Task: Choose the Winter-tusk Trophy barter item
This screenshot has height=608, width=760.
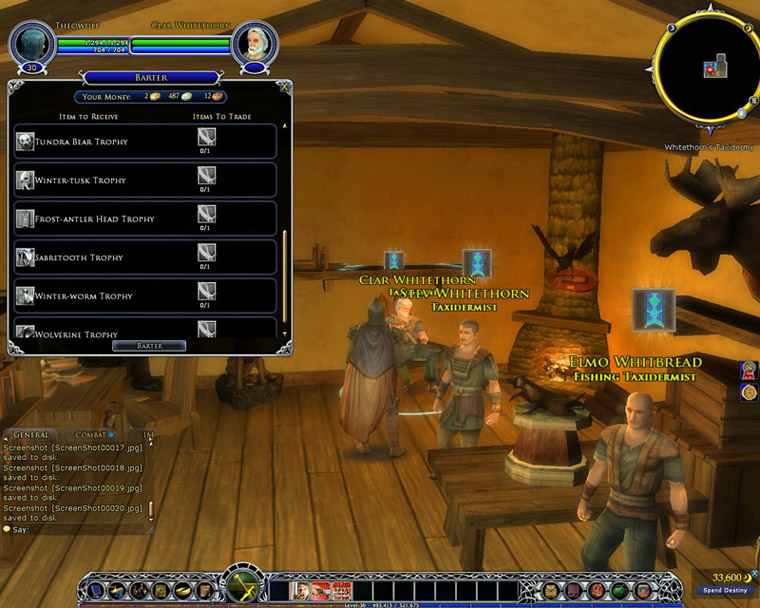Action: click(145, 180)
